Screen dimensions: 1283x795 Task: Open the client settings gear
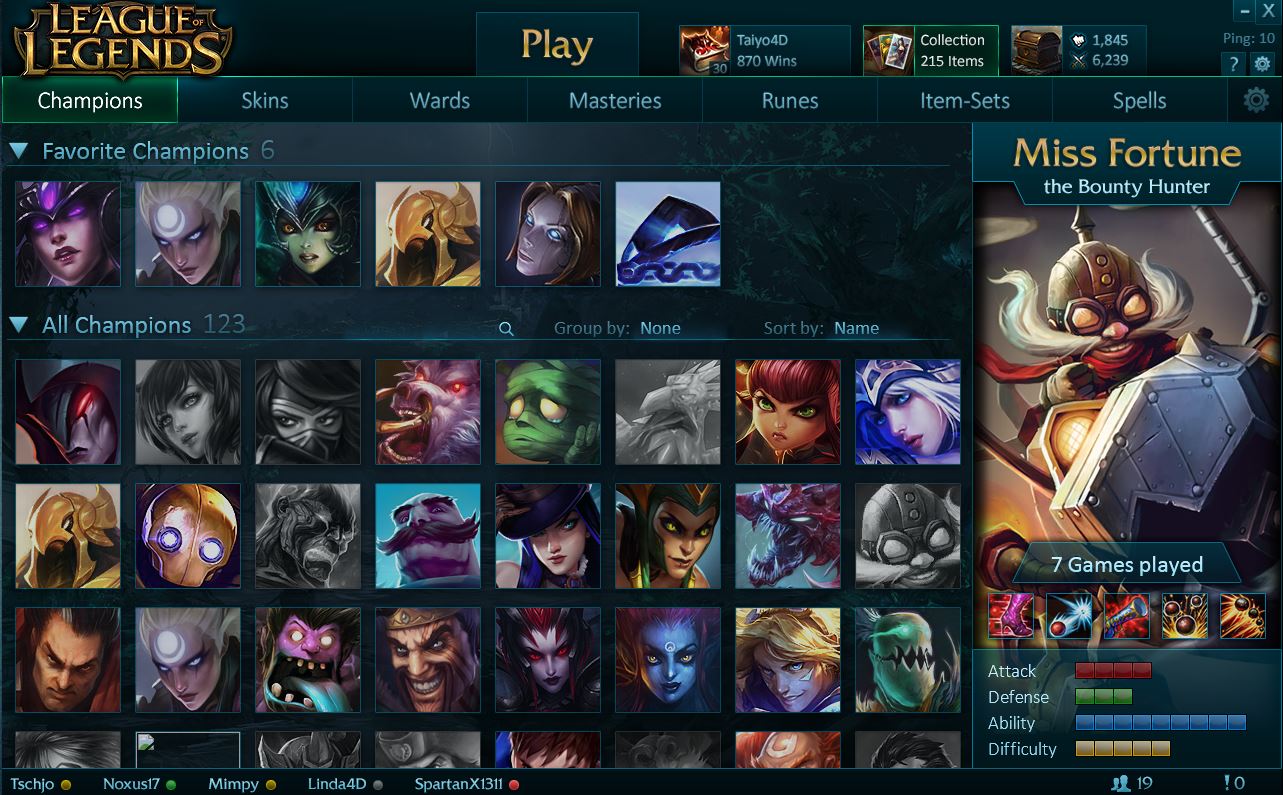point(1262,63)
